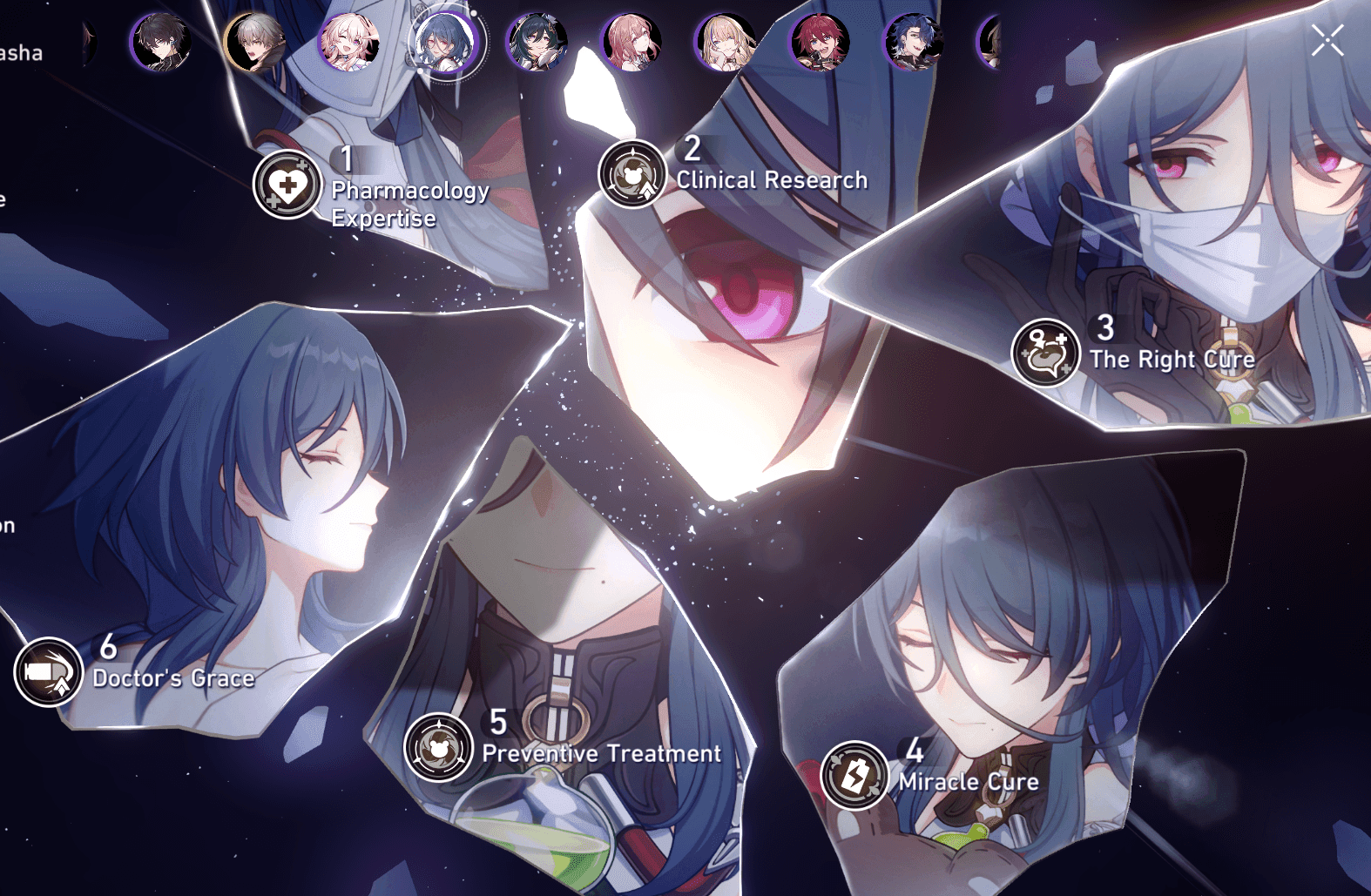
Task: Open the partially visible rightmost avatar
Action: [x=996, y=42]
